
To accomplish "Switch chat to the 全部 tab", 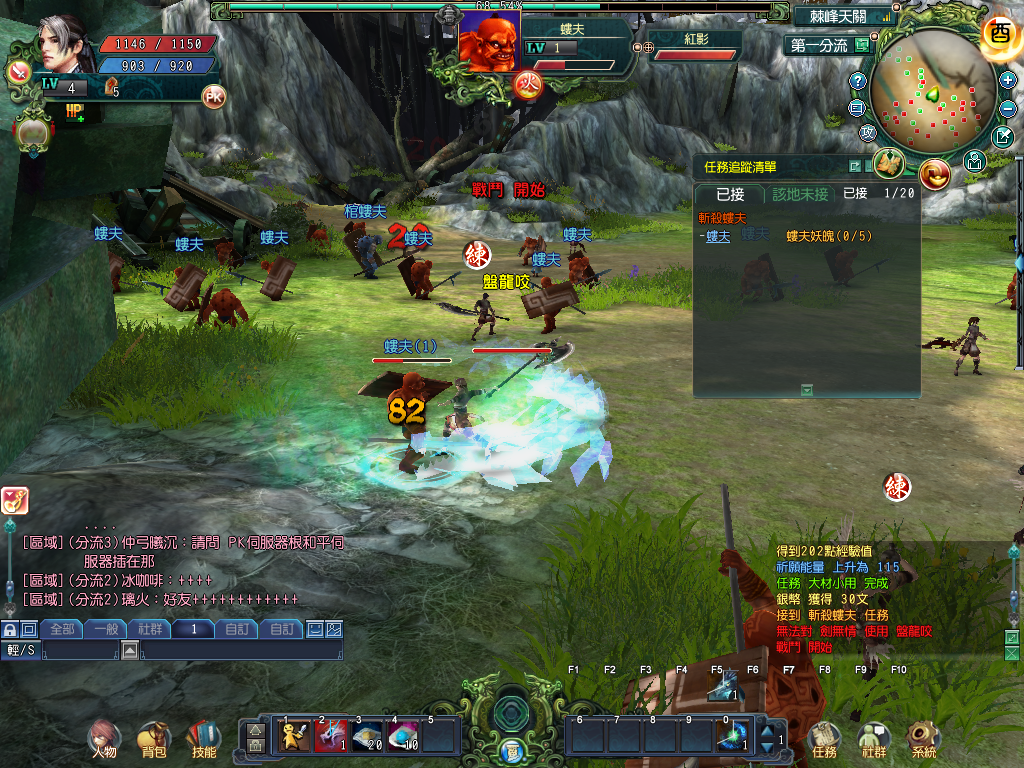I will click(x=62, y=629).
